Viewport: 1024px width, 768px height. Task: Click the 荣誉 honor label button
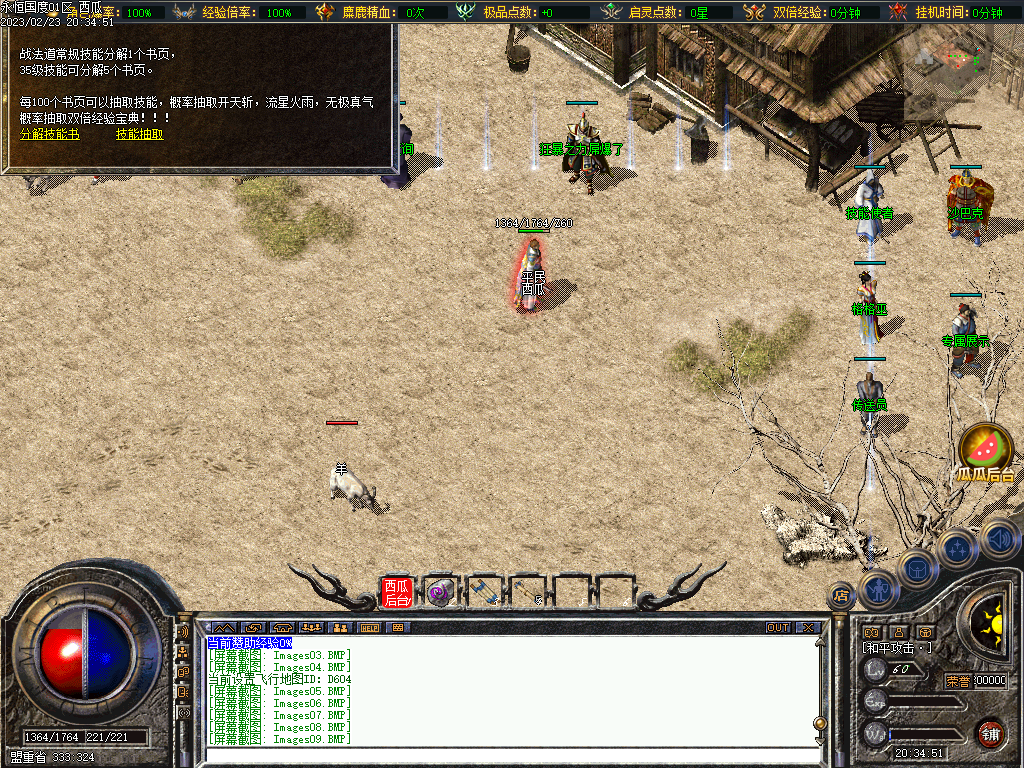click(x=958, y=681)
